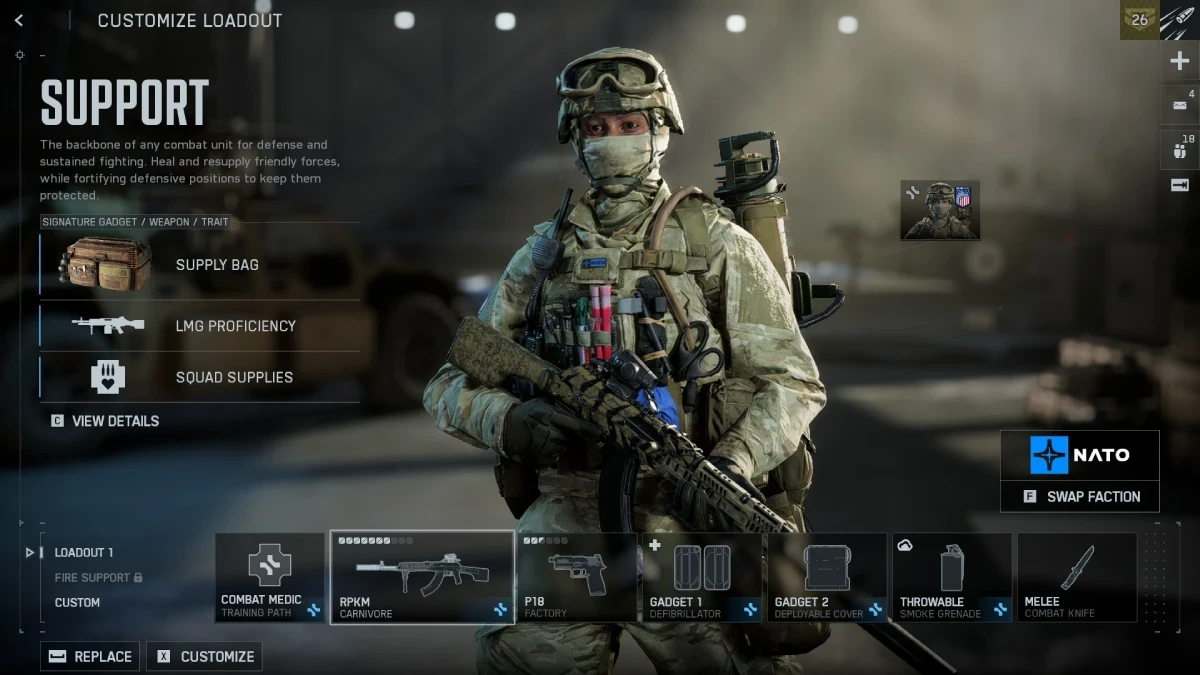The height and width of the screenshot is (675, 1200).
Task: Select the Supply Bag signature gadget
Action: [x=200, y=265]
